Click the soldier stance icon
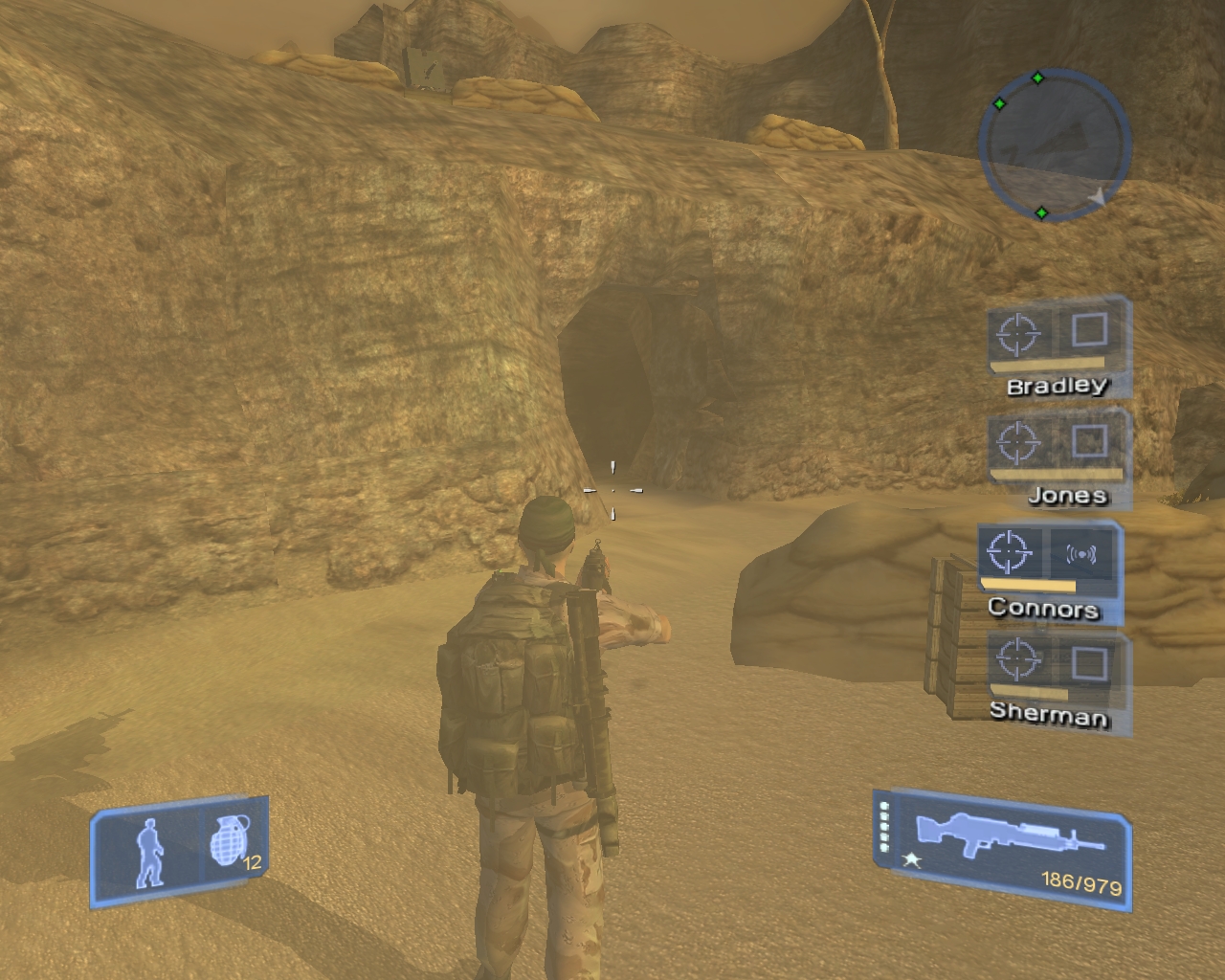Image resolution: width=1225 pixels, height=980 pixels. point(149,852)
